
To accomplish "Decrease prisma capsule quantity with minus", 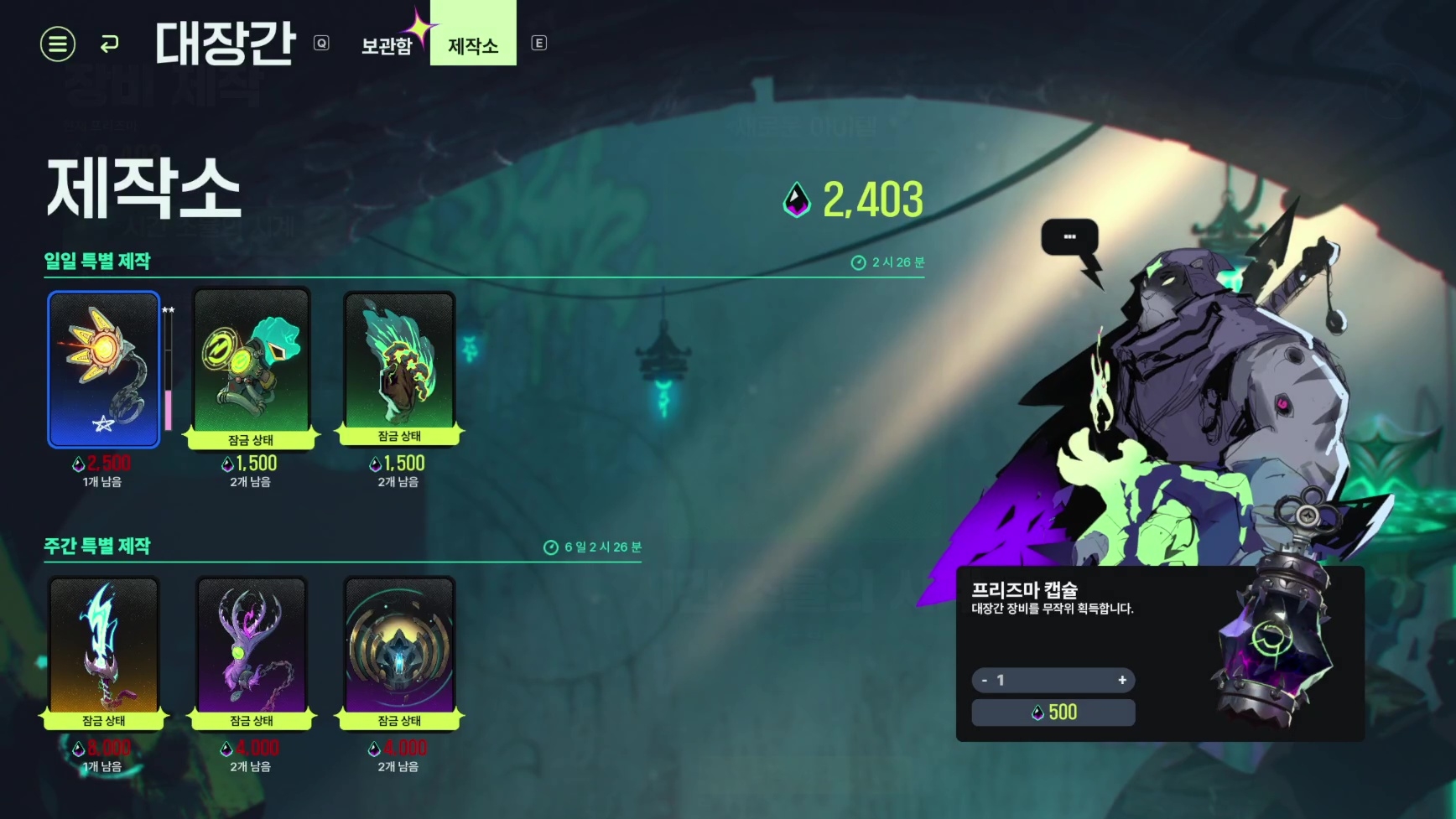I will coord(985,680).
